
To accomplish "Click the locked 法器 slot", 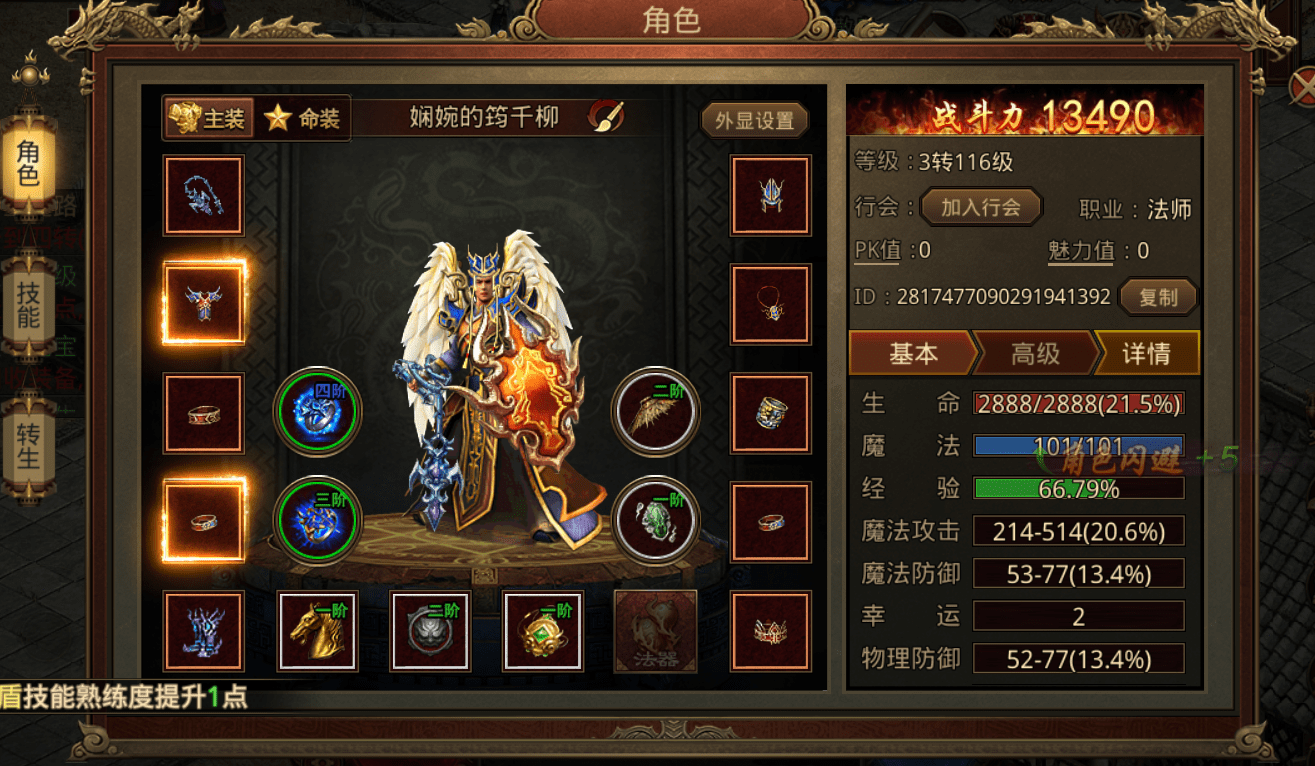I will [x=655, y=630].
